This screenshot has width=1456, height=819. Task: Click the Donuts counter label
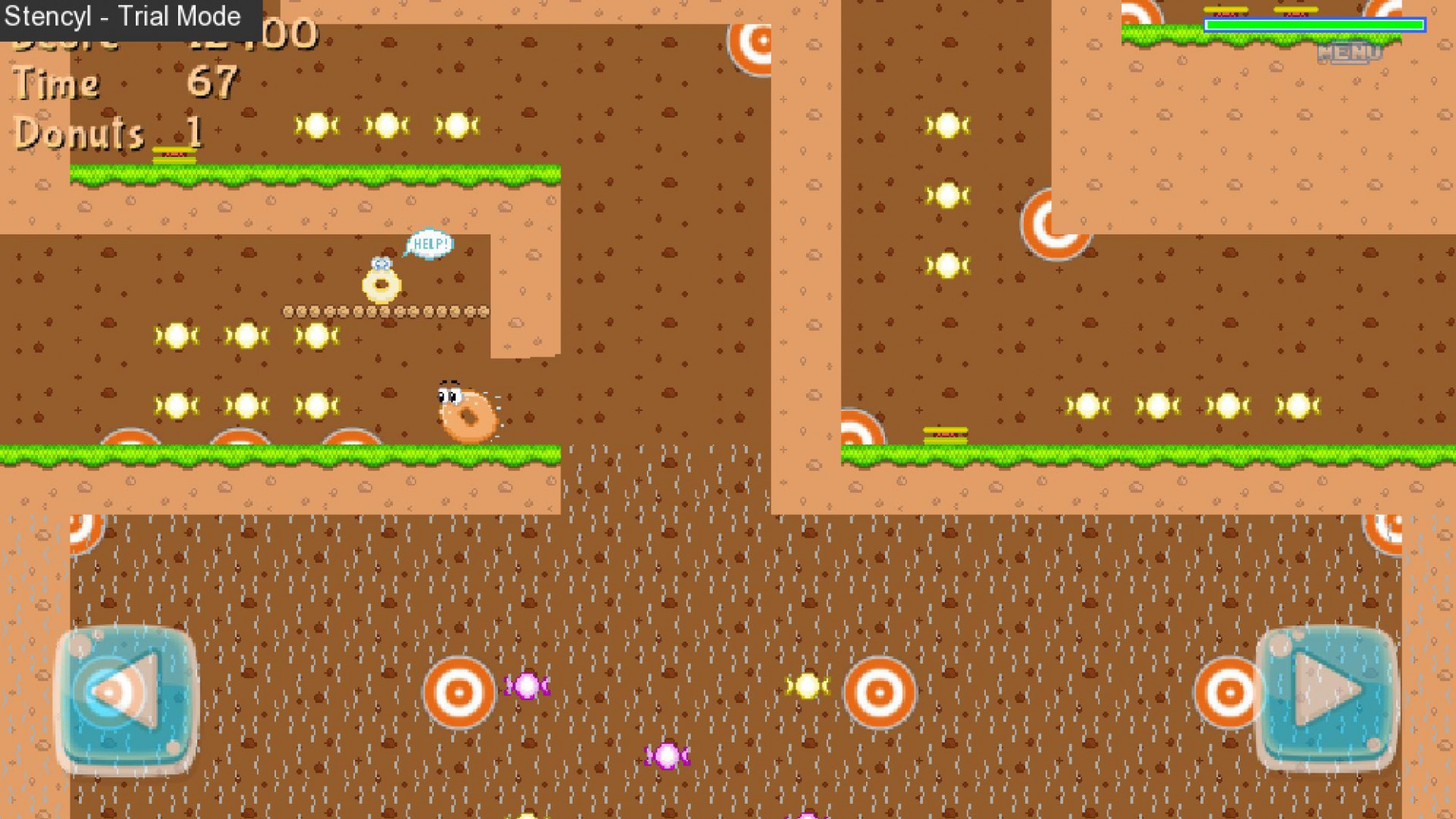(76, 133)
